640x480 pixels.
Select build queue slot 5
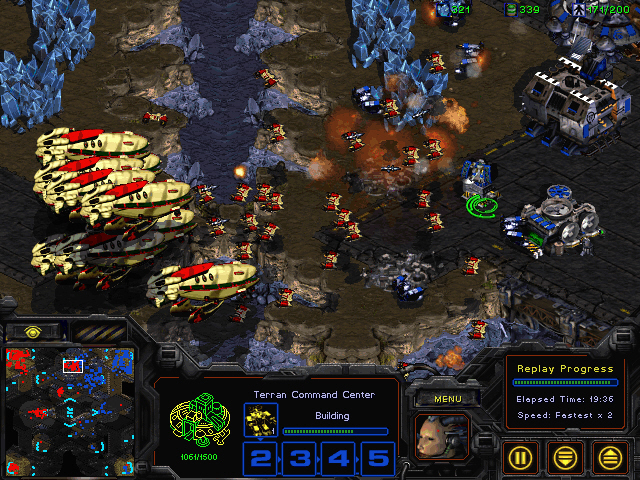377,459
